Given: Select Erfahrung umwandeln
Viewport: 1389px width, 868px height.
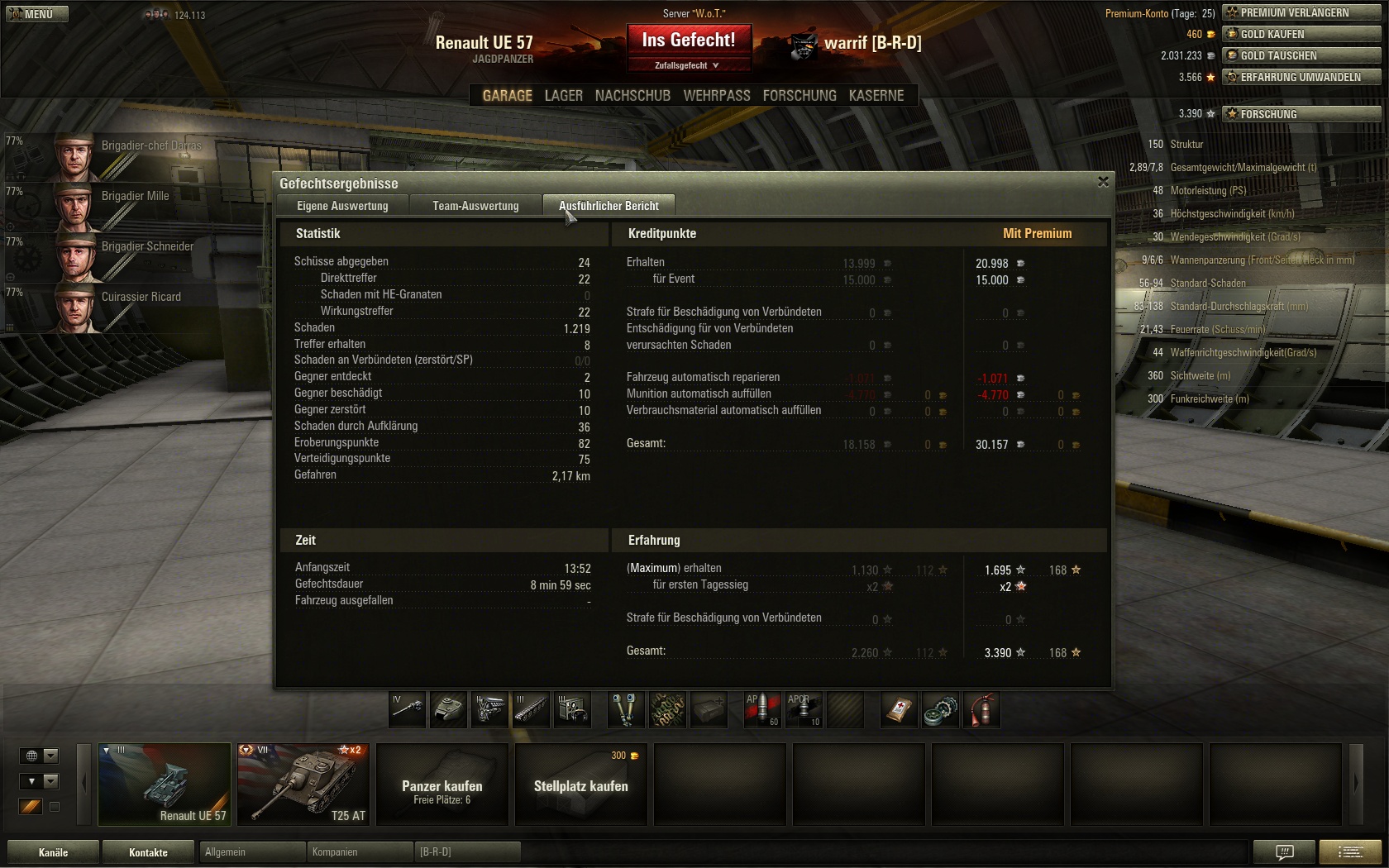Looking at the screenshot, I should click(x=1301, y=77).
